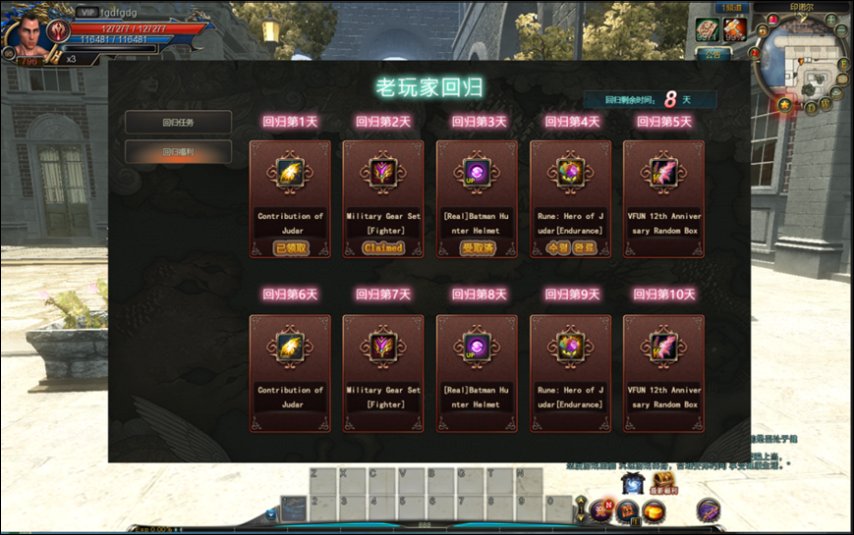854x535 pixels.
Task: Switch to the 回归福利 return rewards tab
Action: point(178,152)
